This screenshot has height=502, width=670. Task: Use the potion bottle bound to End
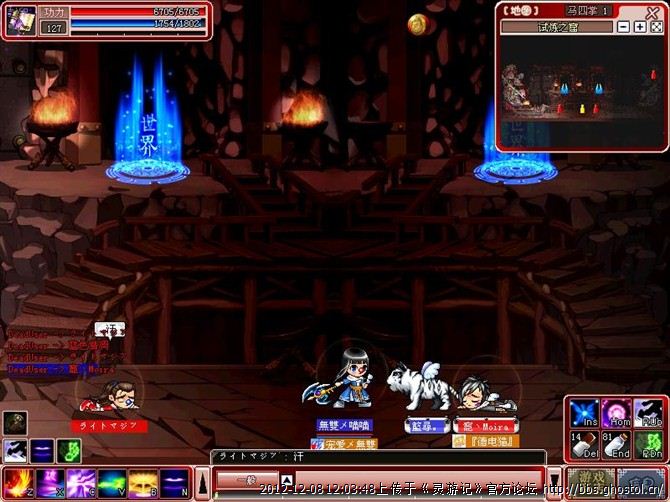tap(615, 445)
